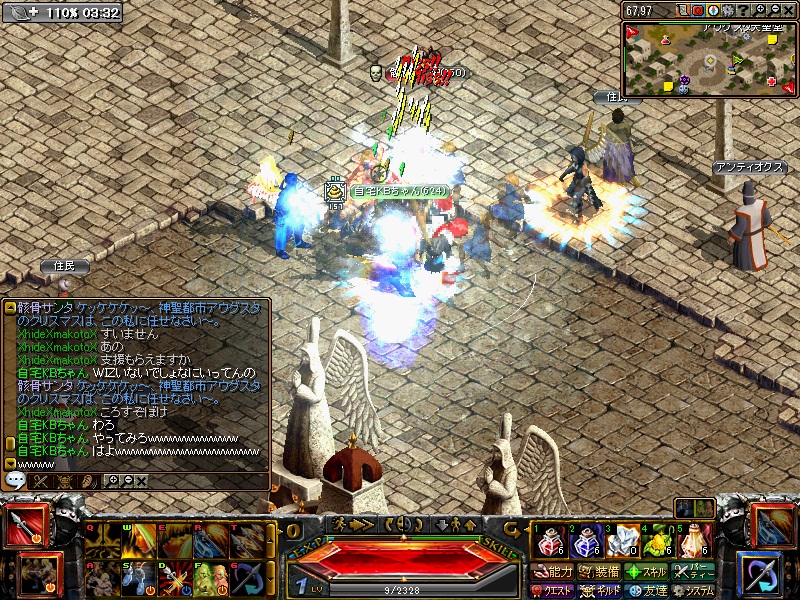The image size is (800, 600).
Task: Open the minimap help question mark
Action: point(743,10)
